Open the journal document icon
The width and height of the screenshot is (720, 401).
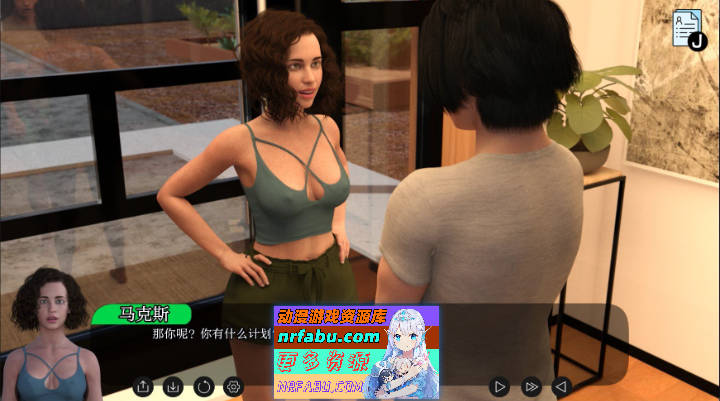pyautogui.click(x=688, y=28)
